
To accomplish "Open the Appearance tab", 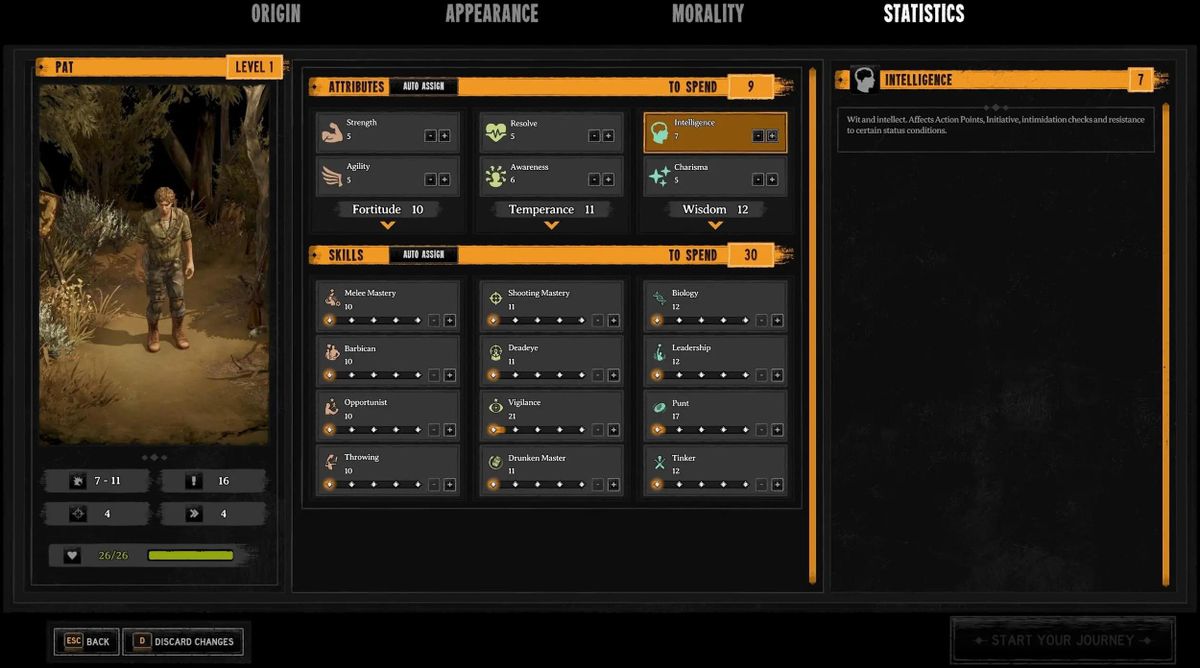I will click(x=491, y=14).
